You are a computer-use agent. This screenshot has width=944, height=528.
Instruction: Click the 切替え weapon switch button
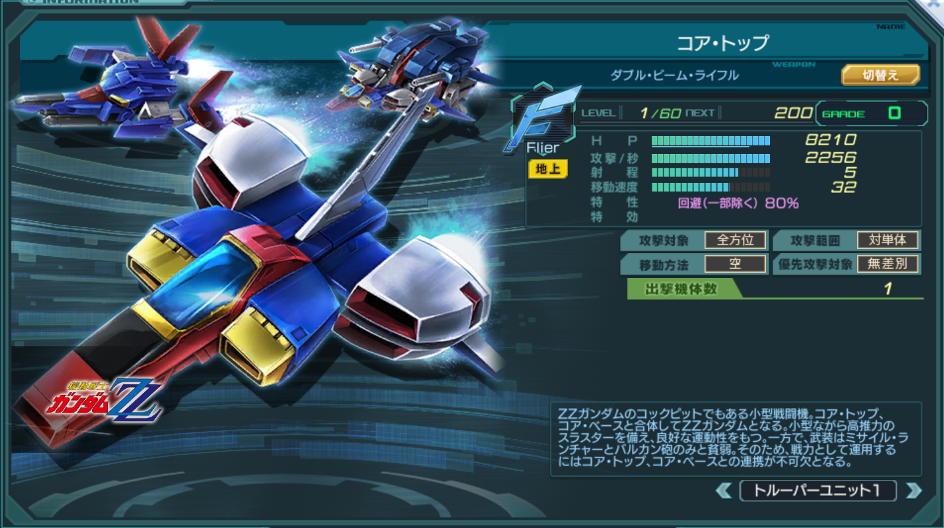click(880, 75)
